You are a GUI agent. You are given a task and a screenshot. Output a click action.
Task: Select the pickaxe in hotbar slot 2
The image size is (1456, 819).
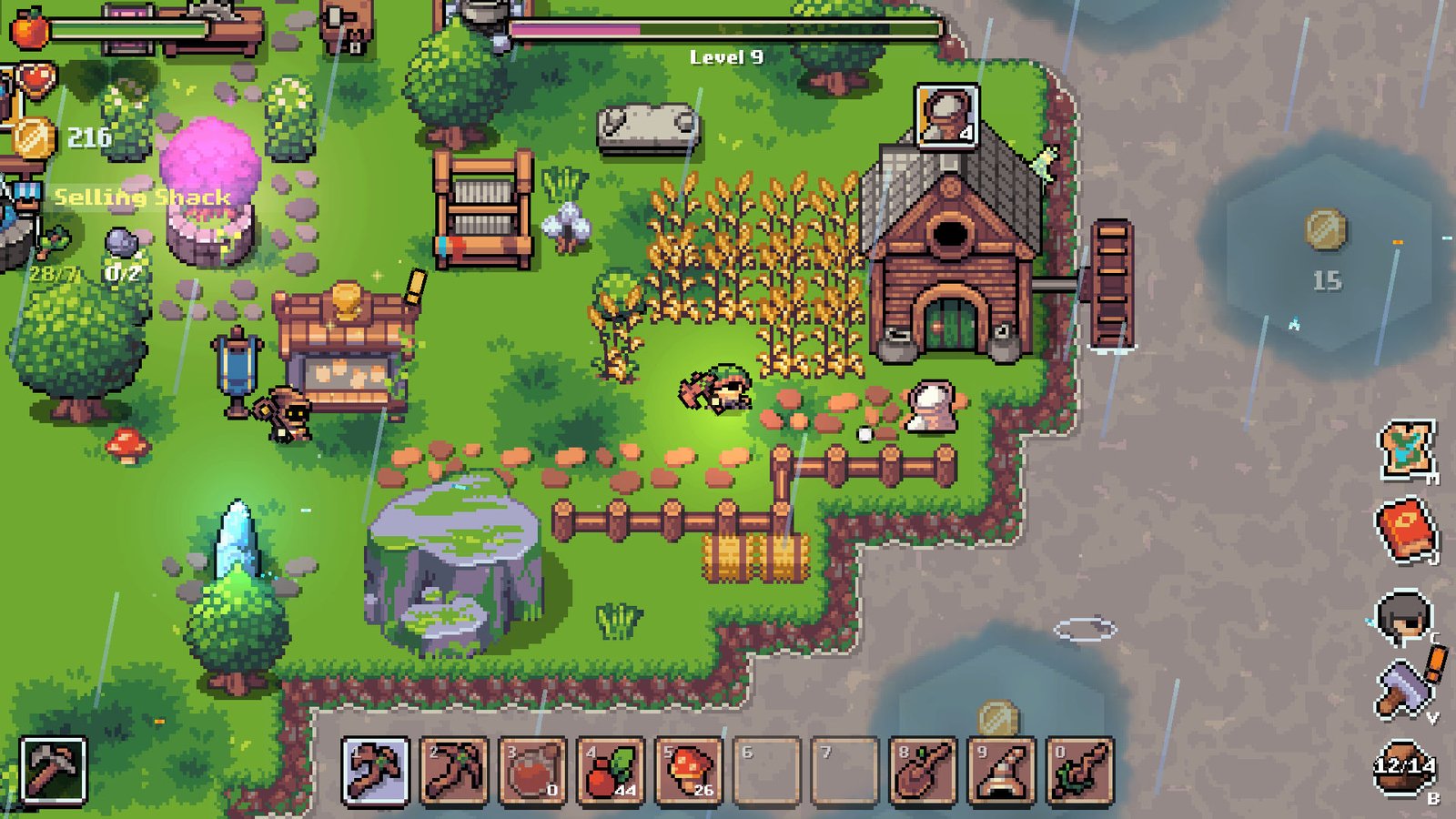point(453,770)
